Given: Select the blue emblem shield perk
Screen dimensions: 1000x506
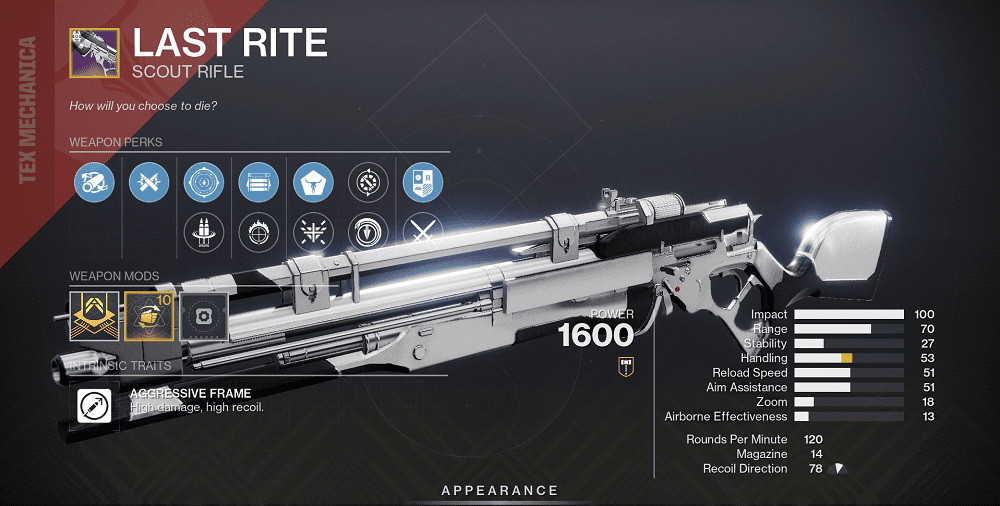Looking at the screenshot, I should pyautogui.click(x=422, y=183).
